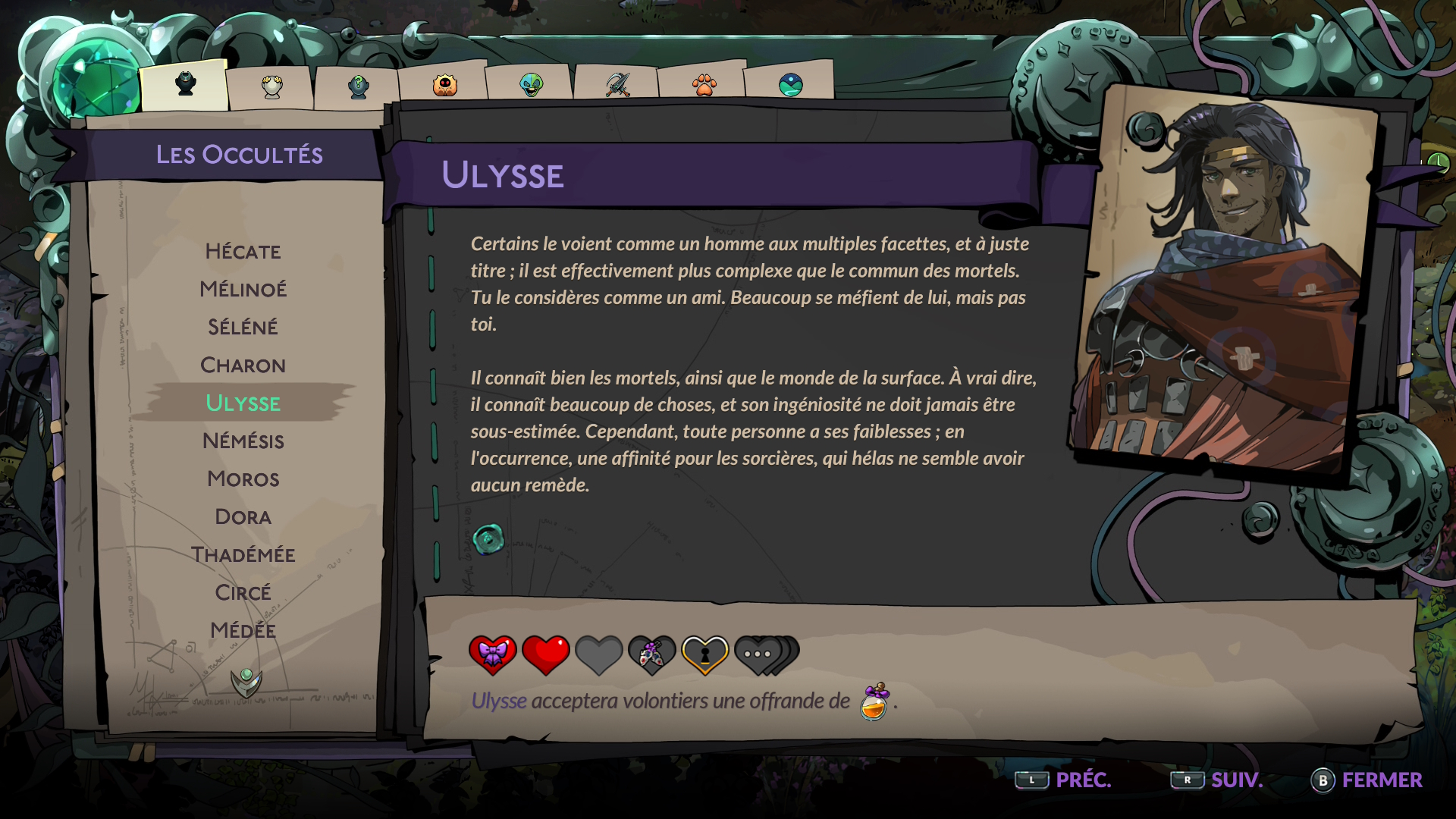Click the down arrow below the character list
1456x819 pixels.
point(246,682)
